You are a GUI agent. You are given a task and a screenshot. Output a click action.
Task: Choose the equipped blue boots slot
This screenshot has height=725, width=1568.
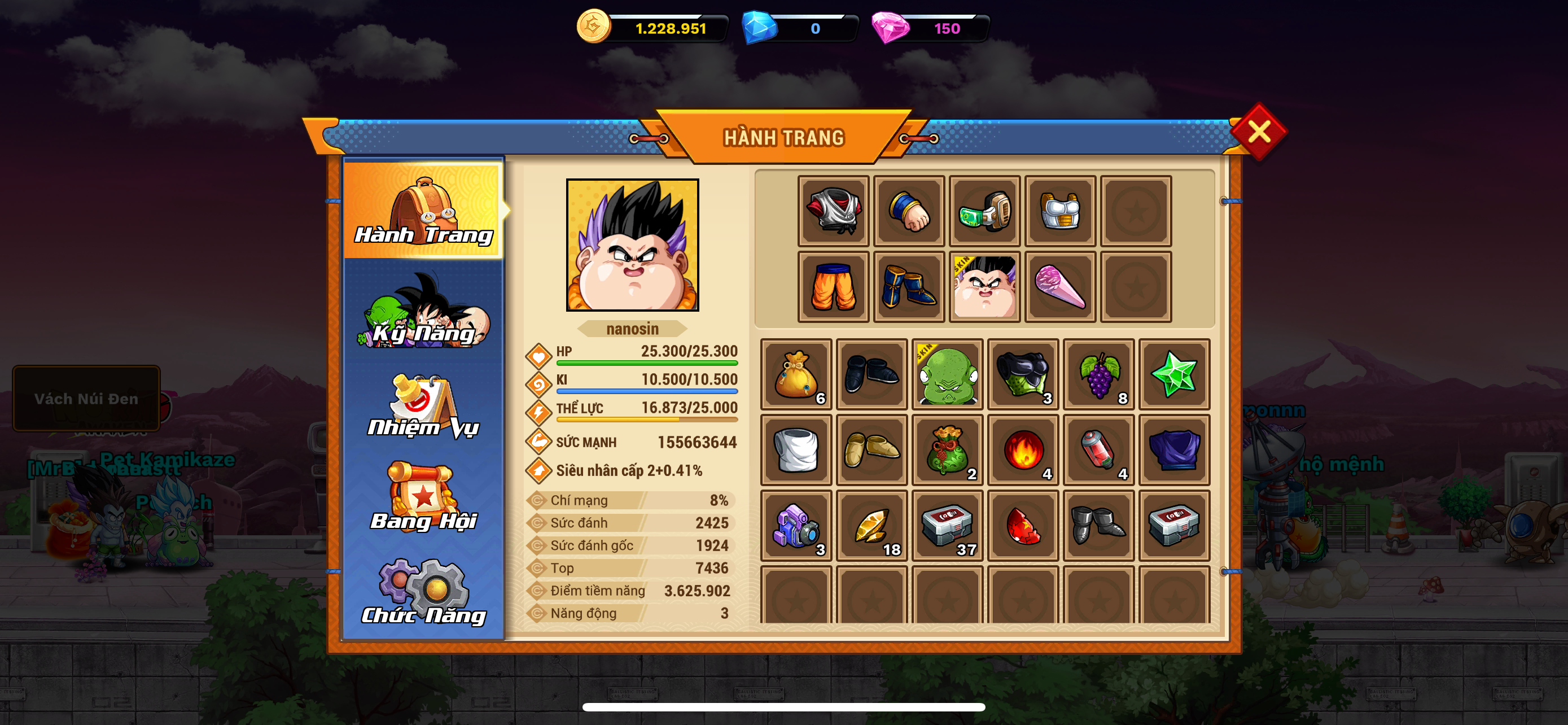[x=909, y=287]
